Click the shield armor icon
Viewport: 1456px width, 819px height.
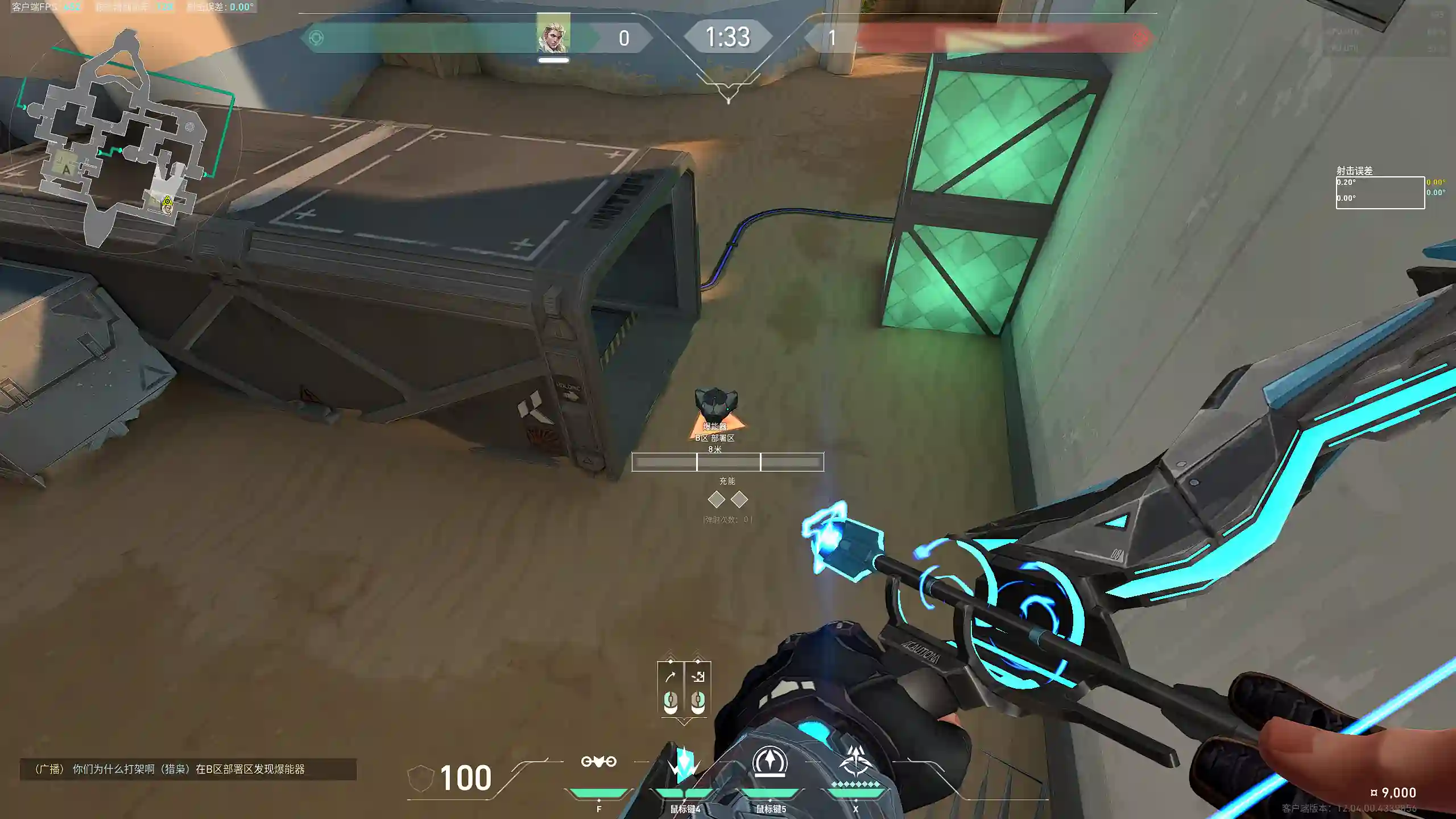point(420,777)
